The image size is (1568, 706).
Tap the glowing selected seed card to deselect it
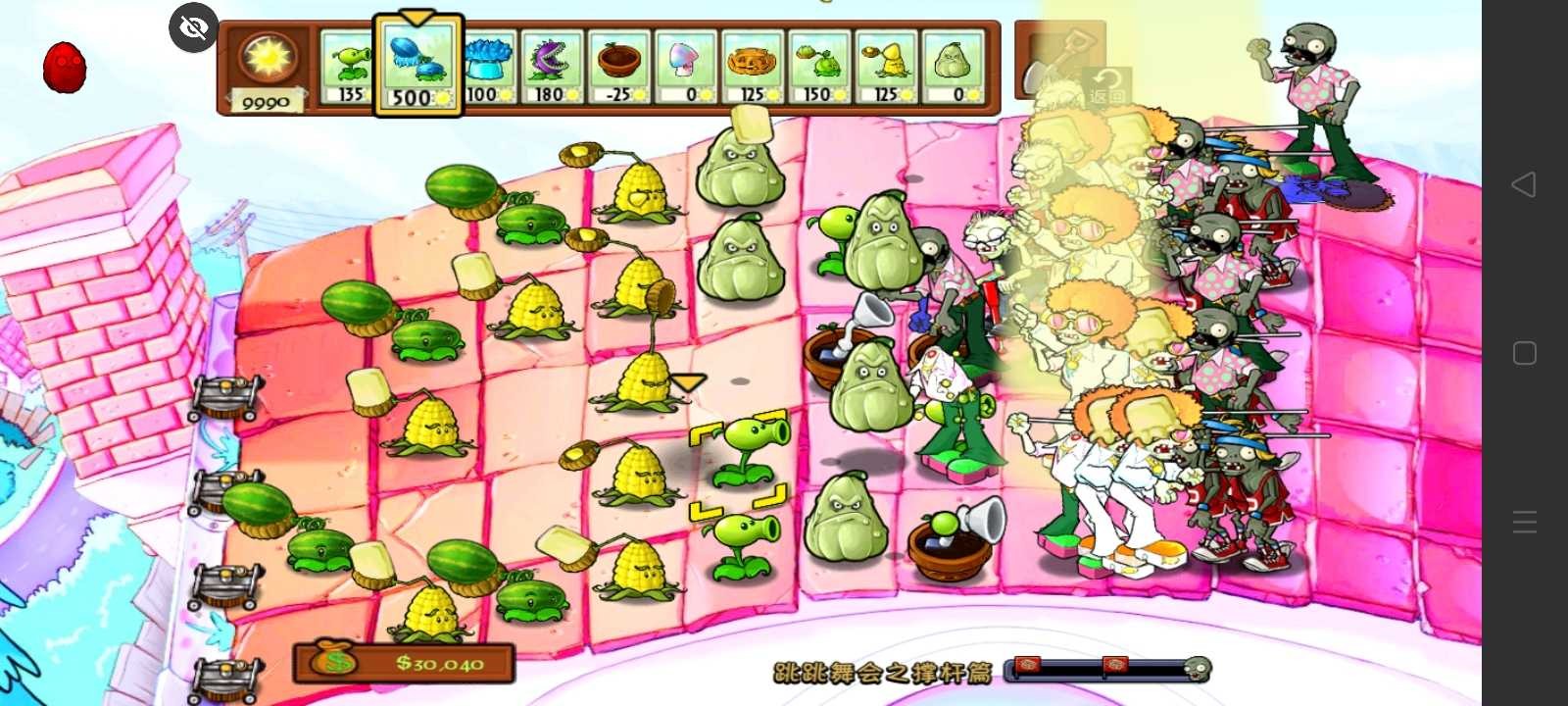[x=416, y=64]
